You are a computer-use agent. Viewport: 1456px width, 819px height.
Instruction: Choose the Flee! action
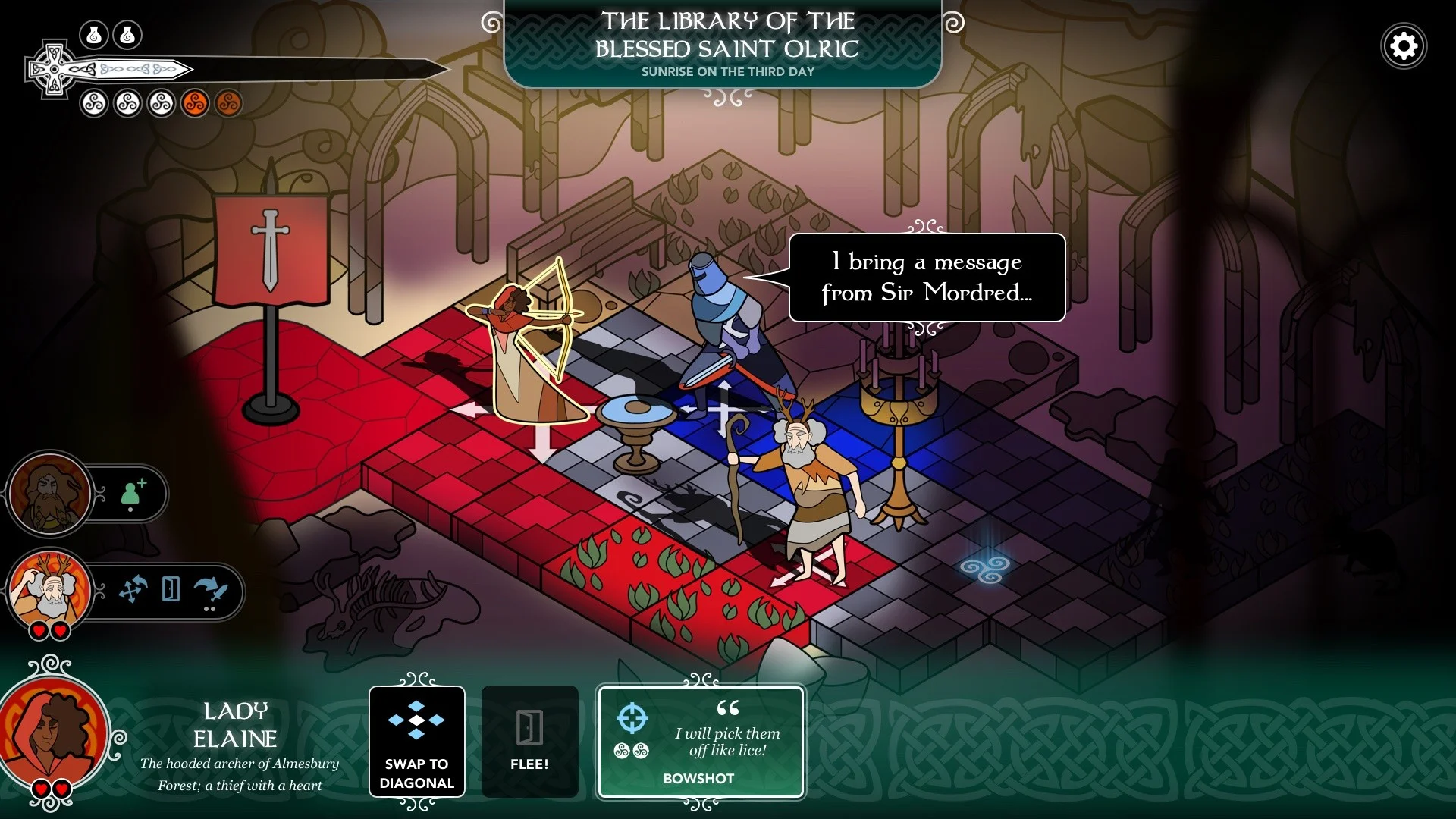pyautogui.click(x=529, y=741)
